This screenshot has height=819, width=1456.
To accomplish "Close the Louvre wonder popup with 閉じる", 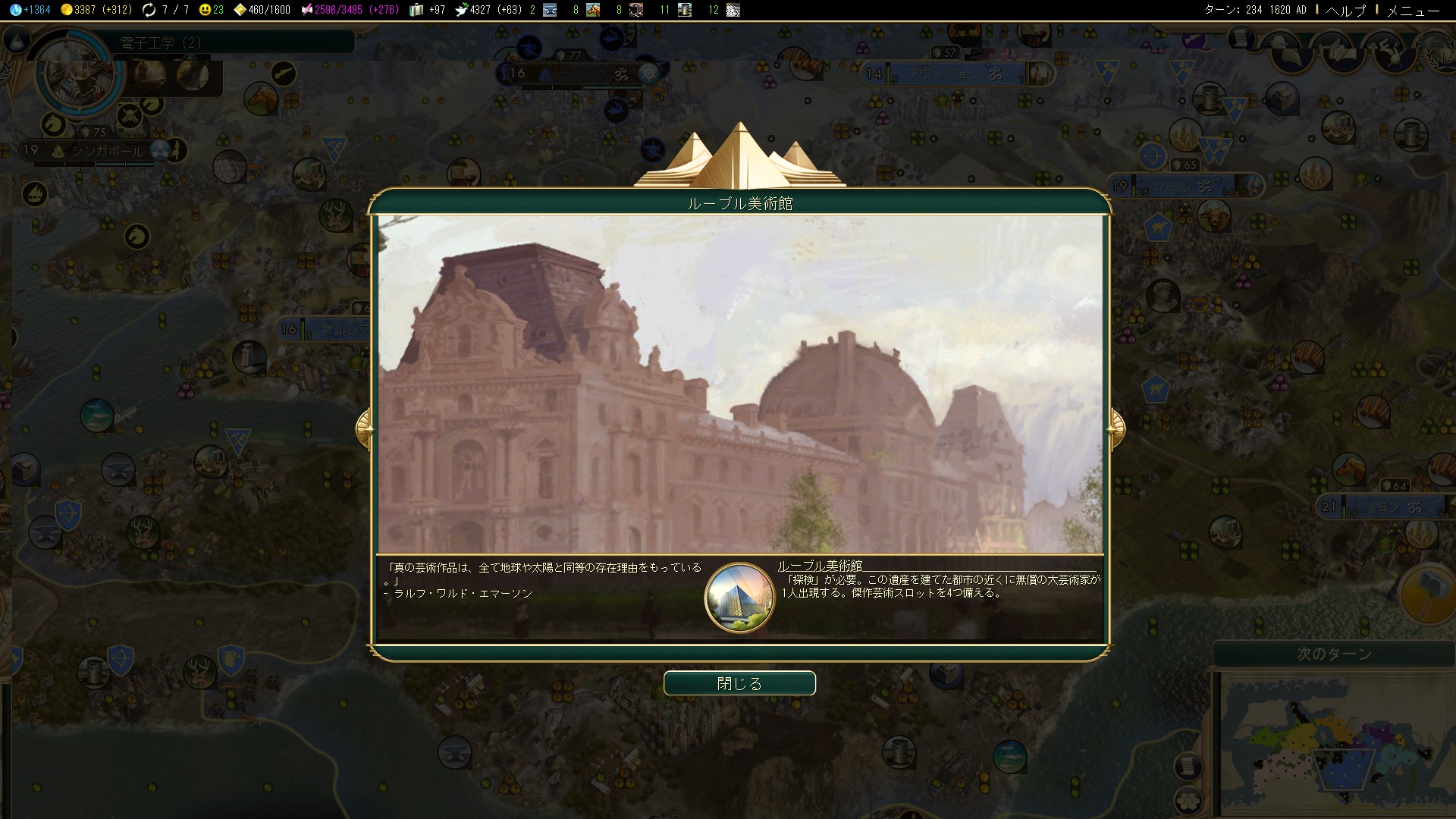I will tap(739, 683).
